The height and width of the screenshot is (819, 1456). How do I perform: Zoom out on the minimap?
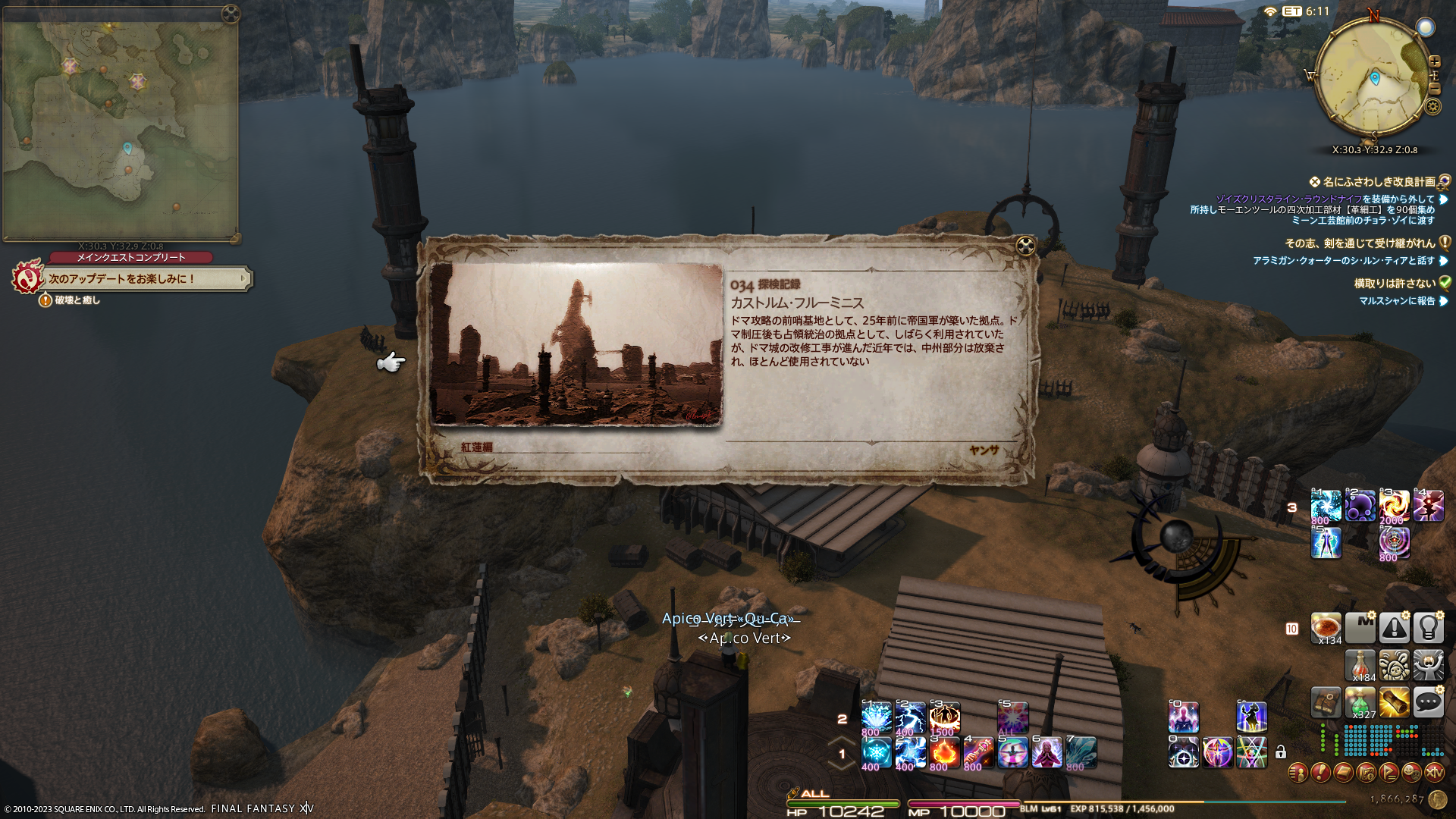coord(1434,89)
